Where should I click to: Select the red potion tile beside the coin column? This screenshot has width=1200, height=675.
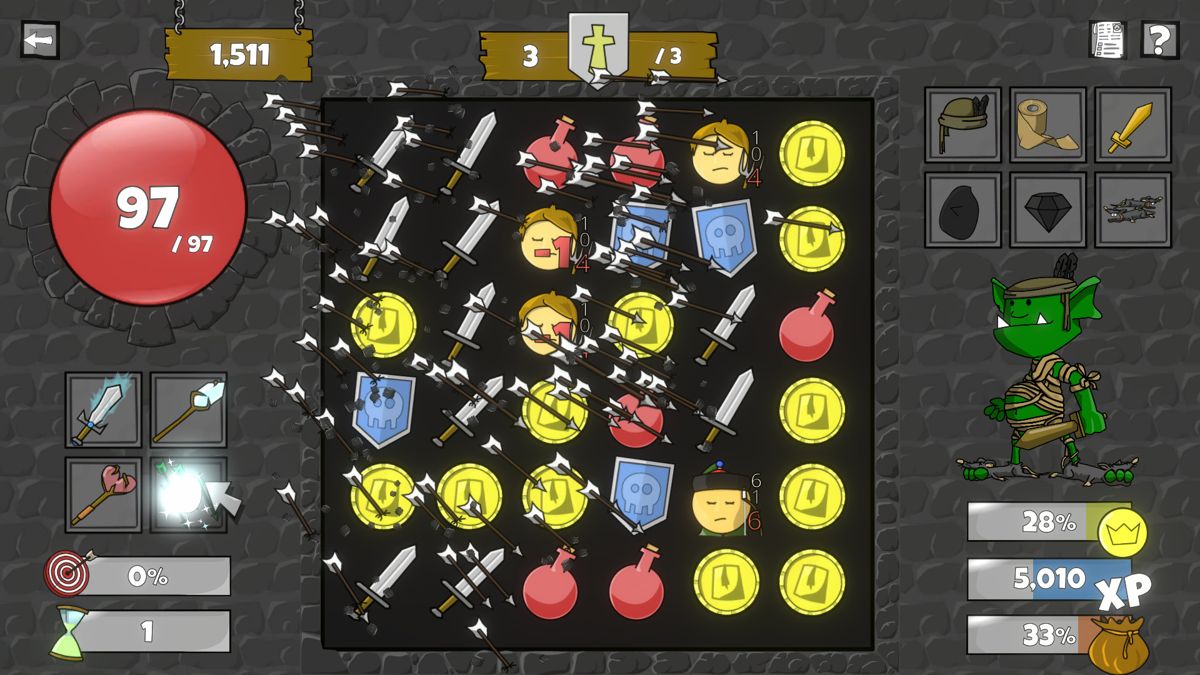(x=807, y=326)
